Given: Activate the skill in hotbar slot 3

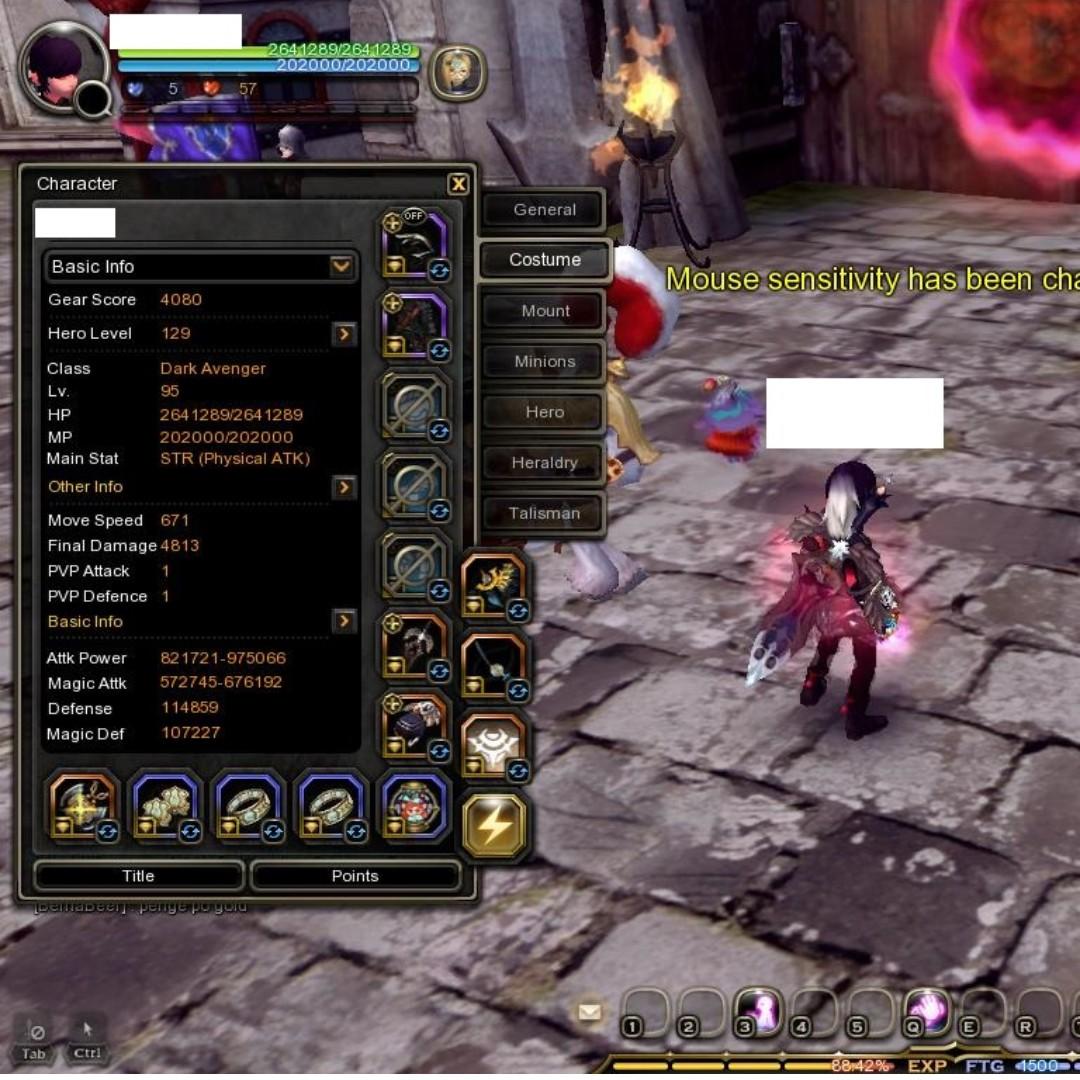Looking at the screenshot, I should pyautogui.click(x=758, y=1012).
